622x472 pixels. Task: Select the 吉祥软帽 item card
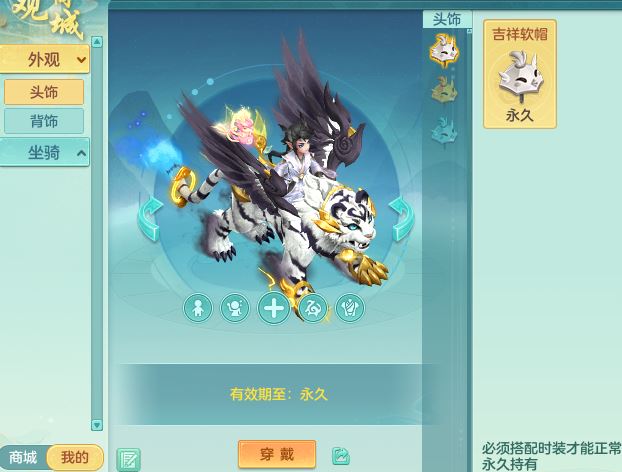(x=520, y=75)
